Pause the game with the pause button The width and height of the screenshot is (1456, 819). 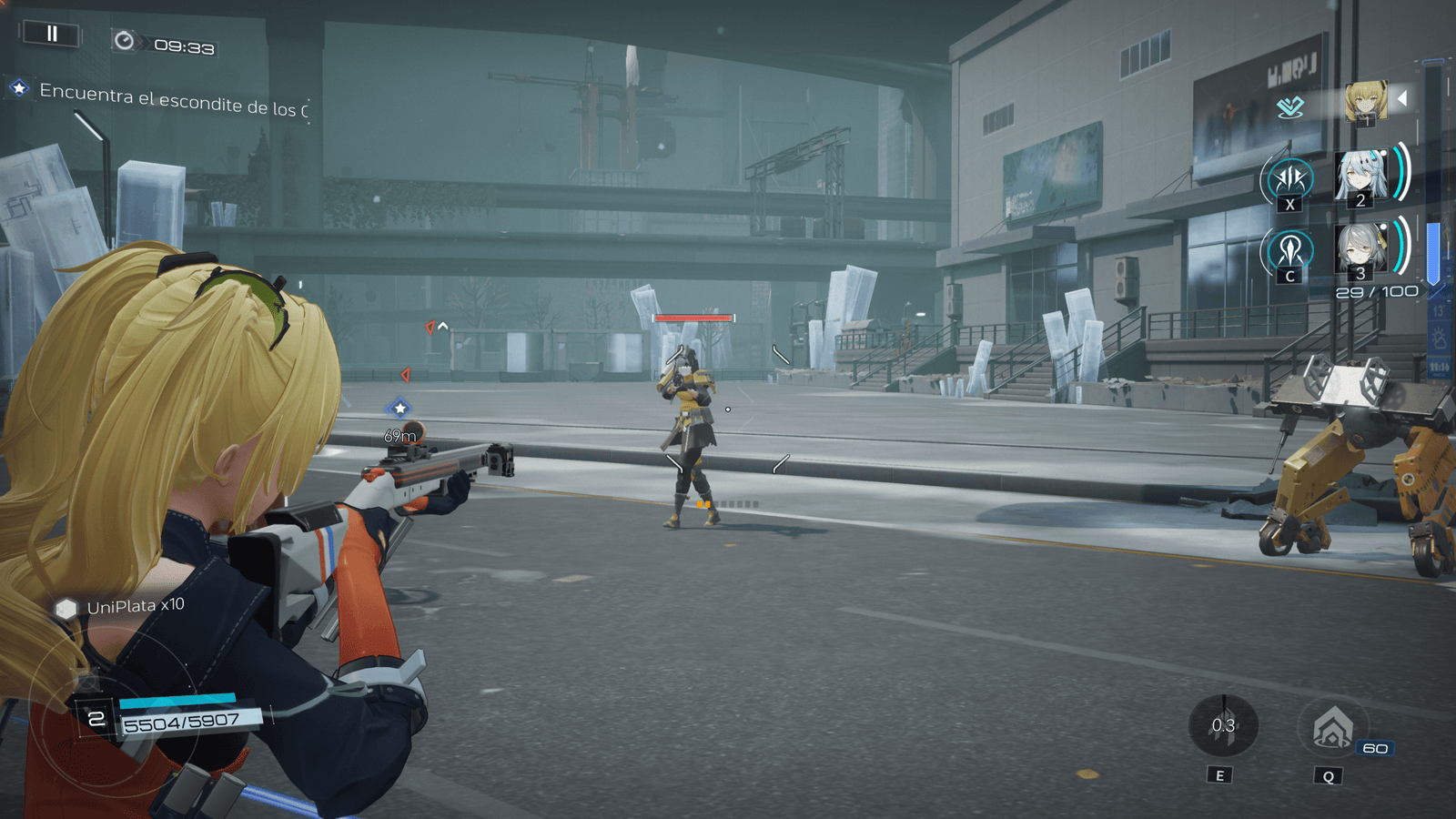click(x=52, y=35)
